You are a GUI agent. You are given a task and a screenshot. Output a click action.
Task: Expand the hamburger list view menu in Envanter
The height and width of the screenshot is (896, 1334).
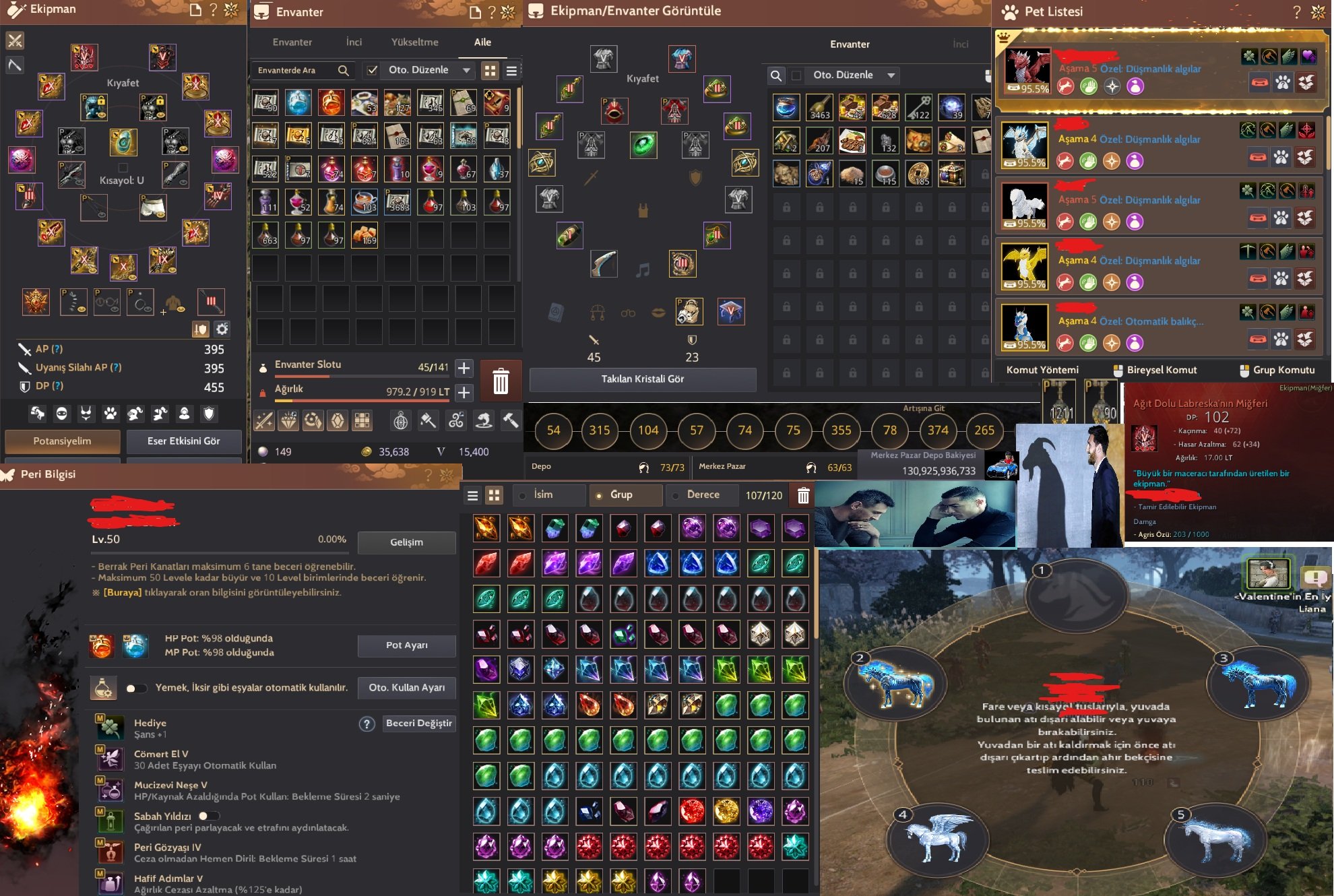pos(512,70)
